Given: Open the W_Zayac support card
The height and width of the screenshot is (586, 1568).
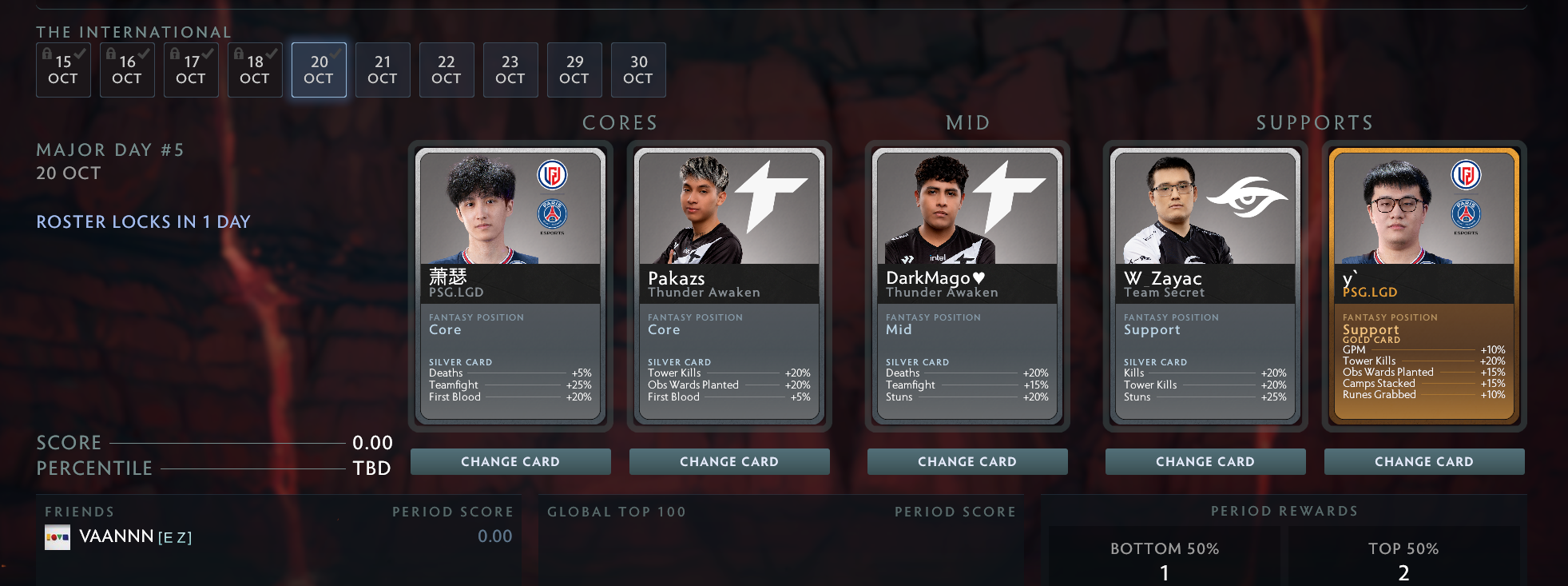Looking at the screenshot, I should click(1205, 285).
